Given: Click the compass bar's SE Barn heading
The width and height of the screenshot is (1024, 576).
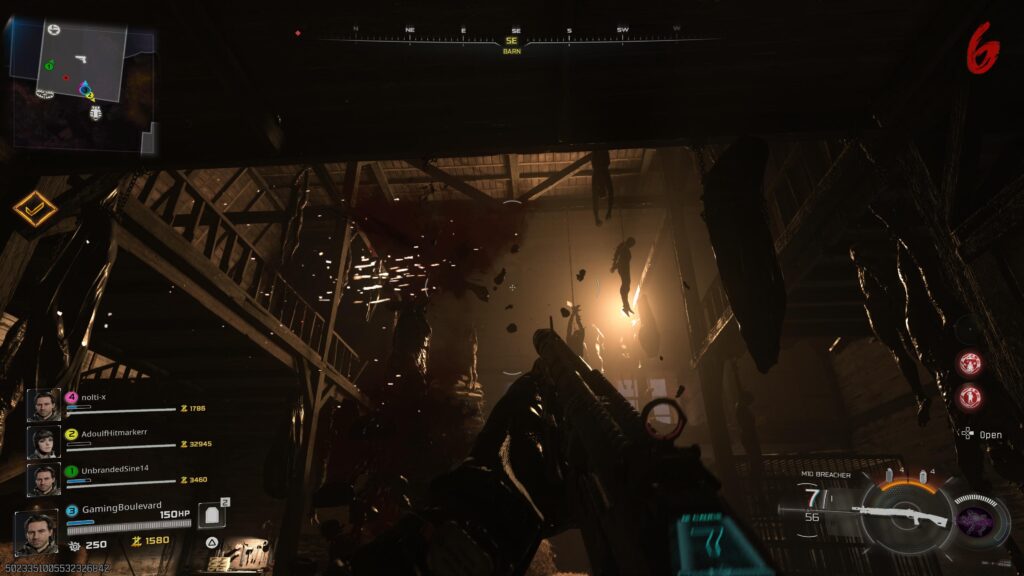Looking at the screenshot, I should pos(511,42).
